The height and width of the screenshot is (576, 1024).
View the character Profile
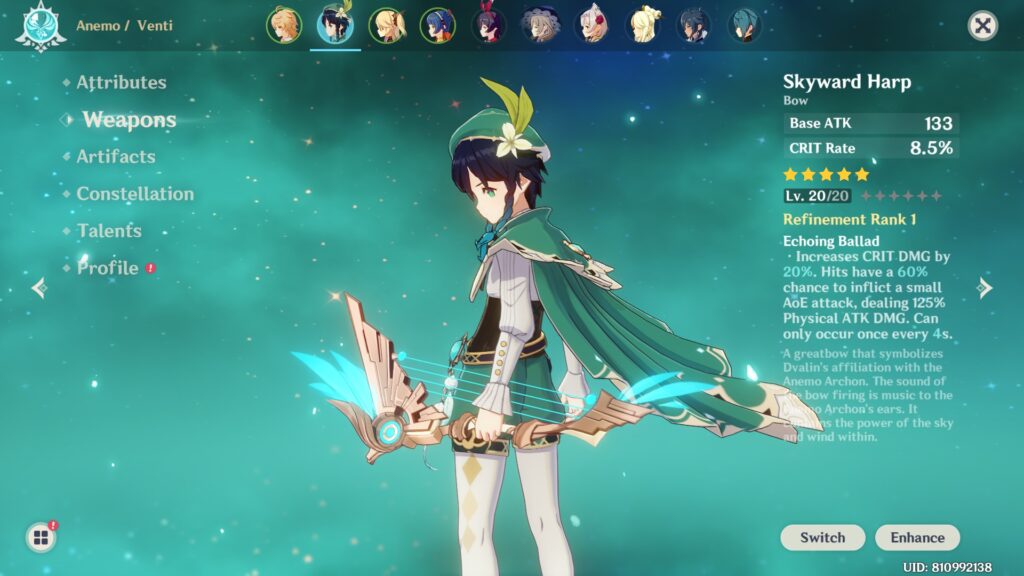click(x=108, y=268)
